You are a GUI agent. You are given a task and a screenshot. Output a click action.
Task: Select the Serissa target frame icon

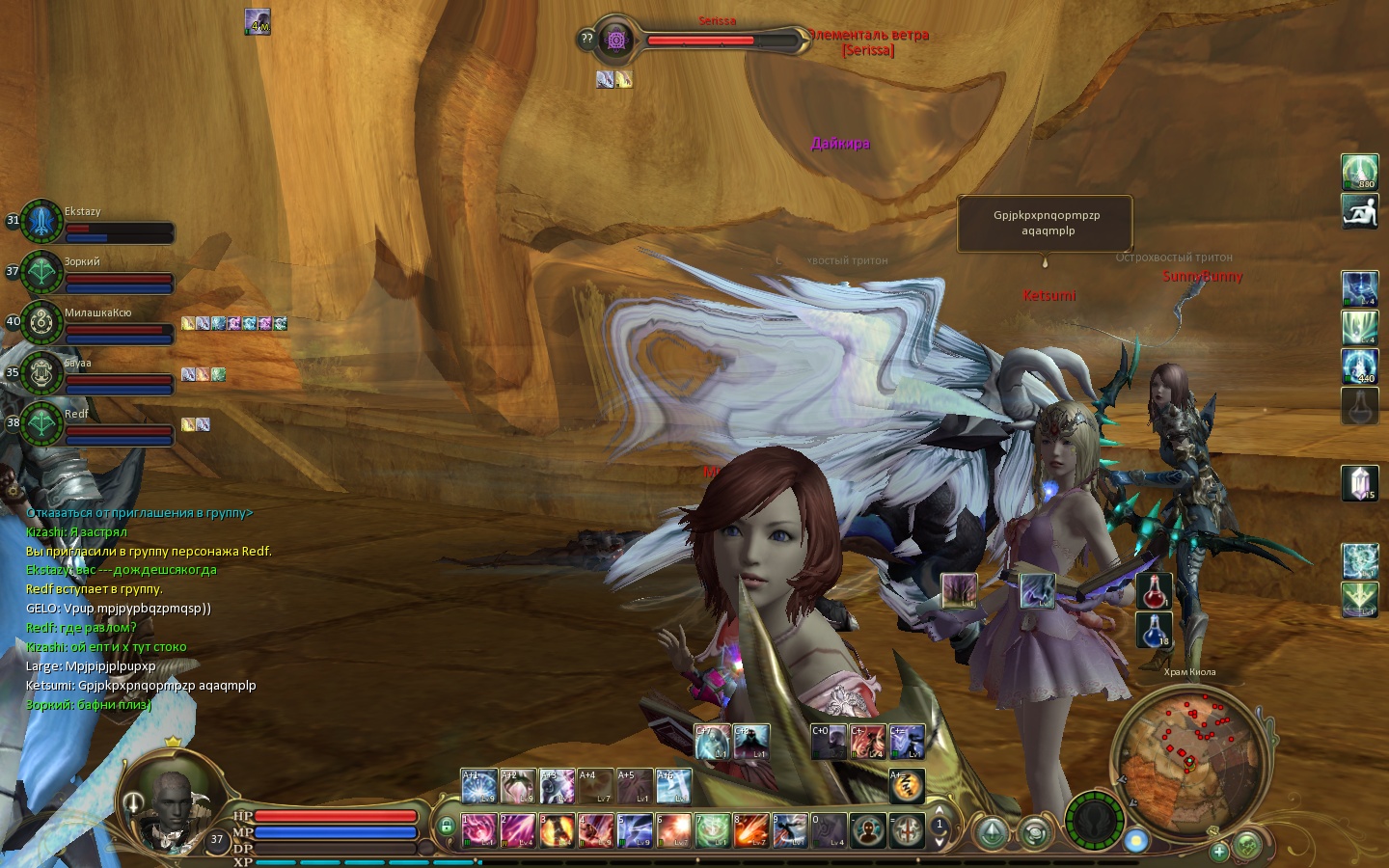coord(616,40)
